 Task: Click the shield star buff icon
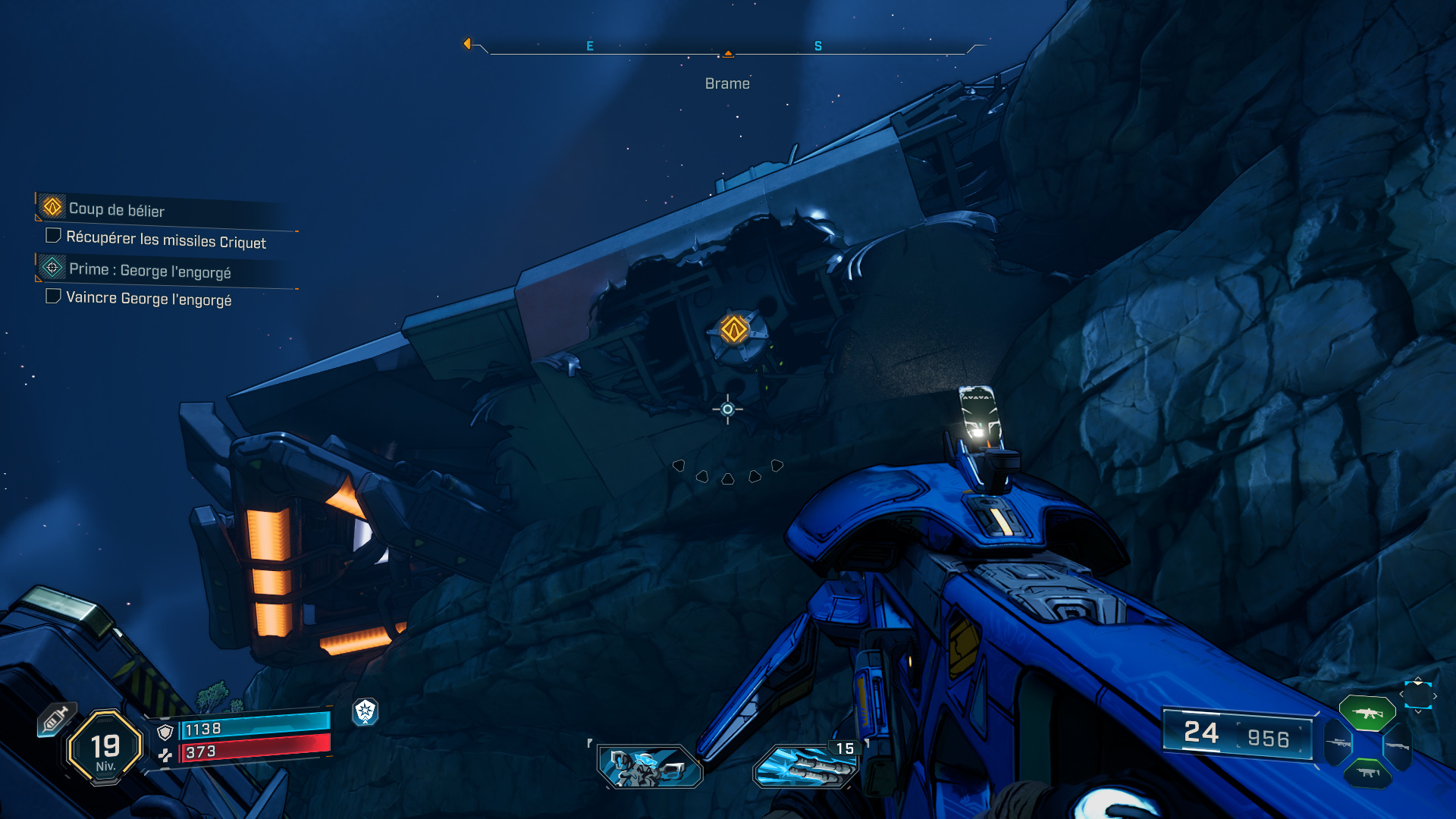(366, 711)
